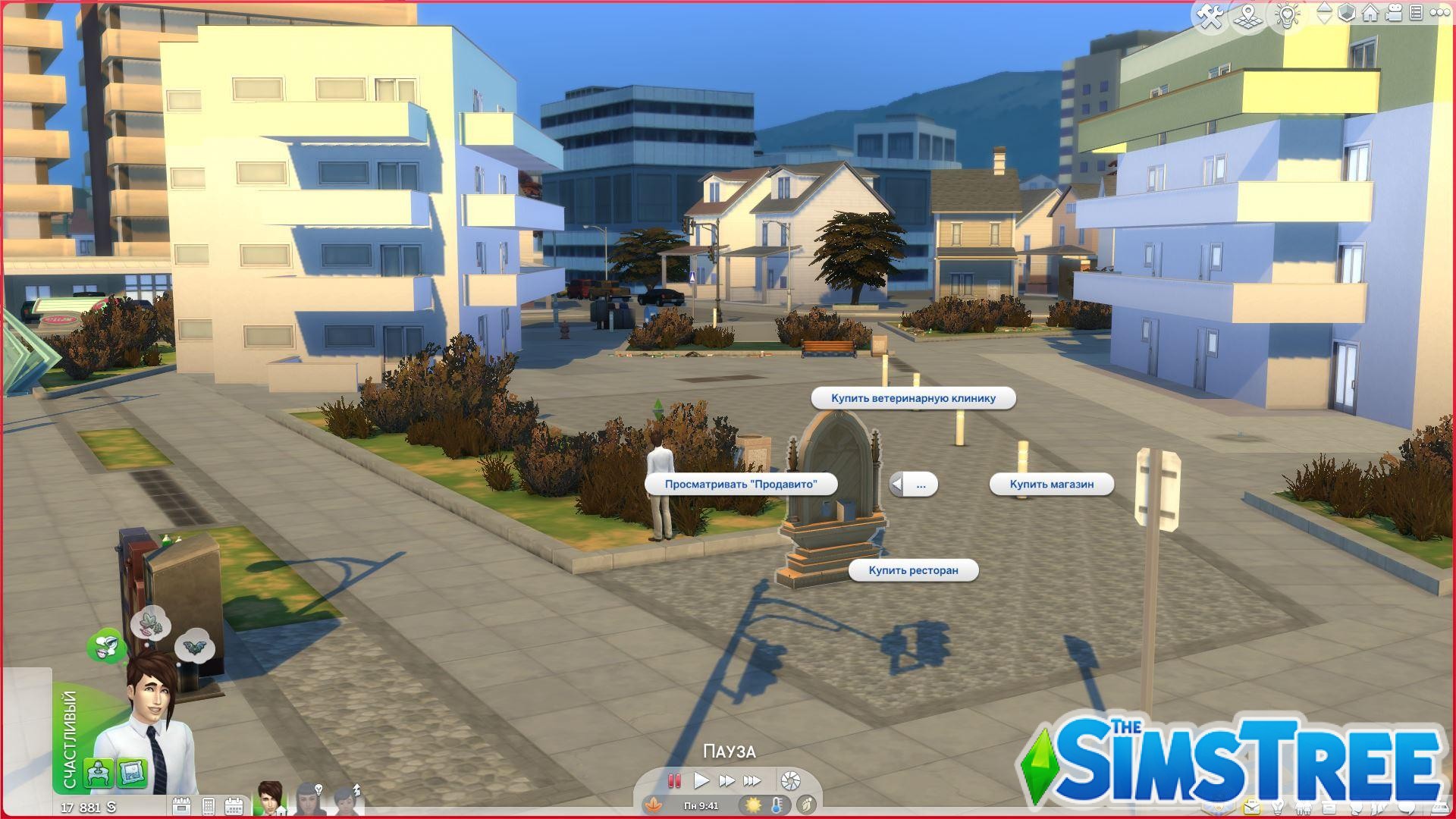Click "Просматривать "Продавито"" option
The image size is (1456, 819).
point(741,483)
